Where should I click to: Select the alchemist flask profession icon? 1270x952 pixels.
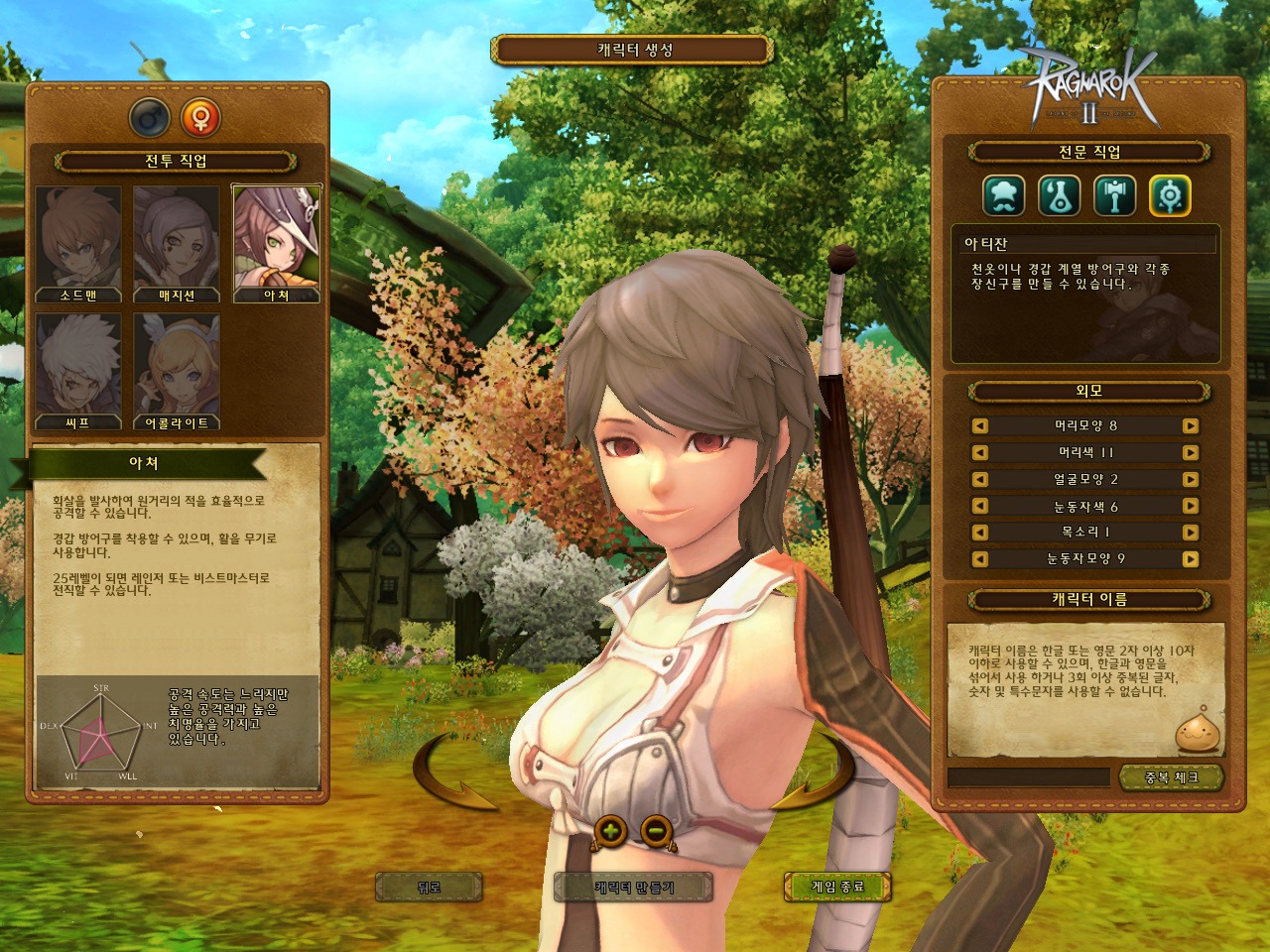pos(1059,196)
